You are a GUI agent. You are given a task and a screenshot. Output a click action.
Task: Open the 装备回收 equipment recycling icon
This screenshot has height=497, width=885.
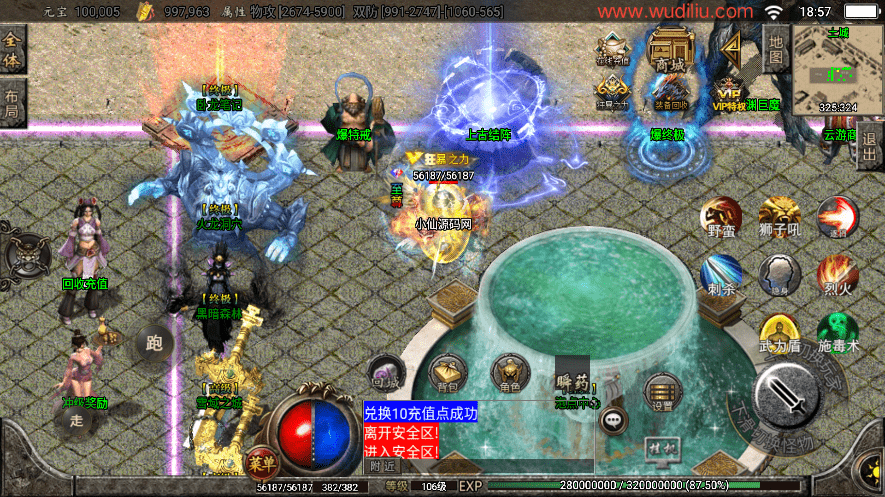(670, 92)
